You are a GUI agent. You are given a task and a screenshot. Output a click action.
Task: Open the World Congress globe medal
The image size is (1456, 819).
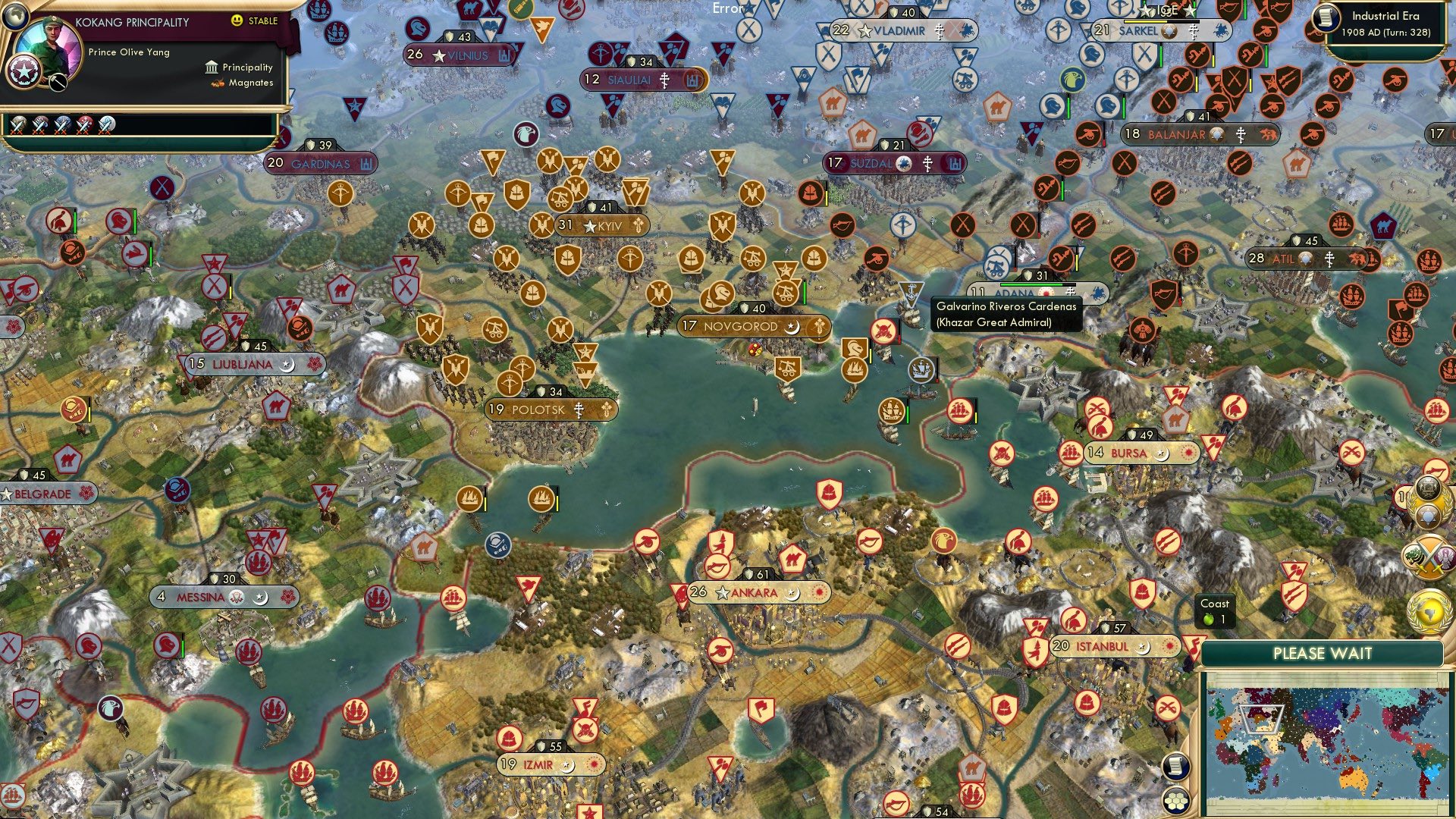tap(1429, 610)
